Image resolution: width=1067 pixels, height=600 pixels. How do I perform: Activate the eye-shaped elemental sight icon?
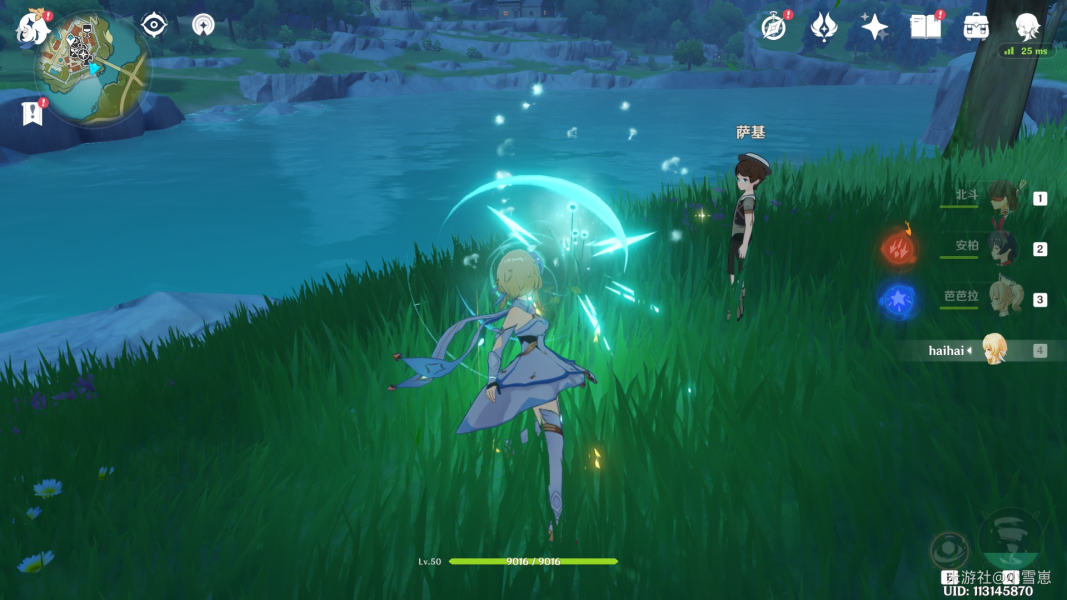pyautogui.click(x=154, y=25)
